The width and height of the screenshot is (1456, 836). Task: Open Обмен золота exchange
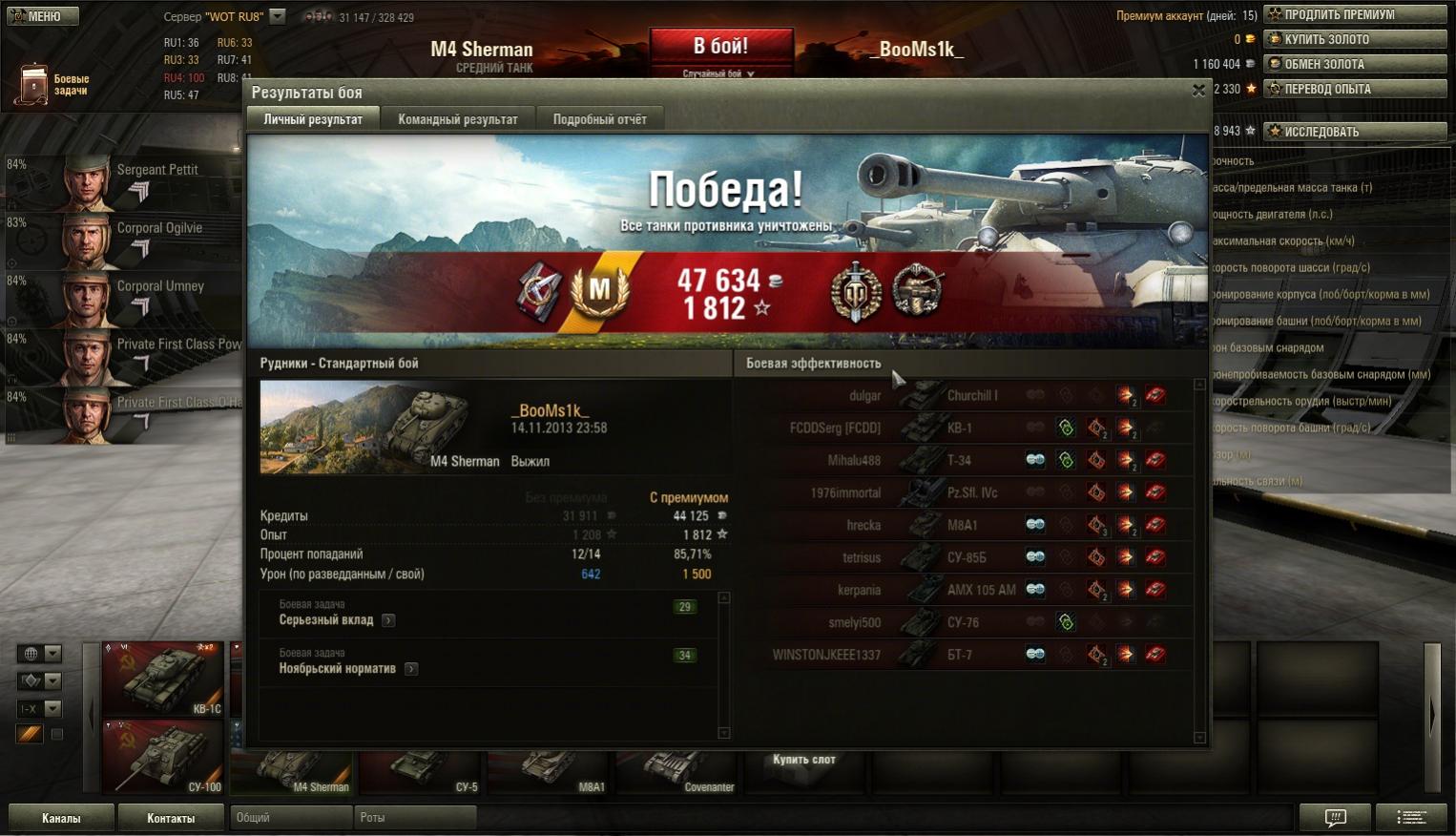[x=1354, y=64]
